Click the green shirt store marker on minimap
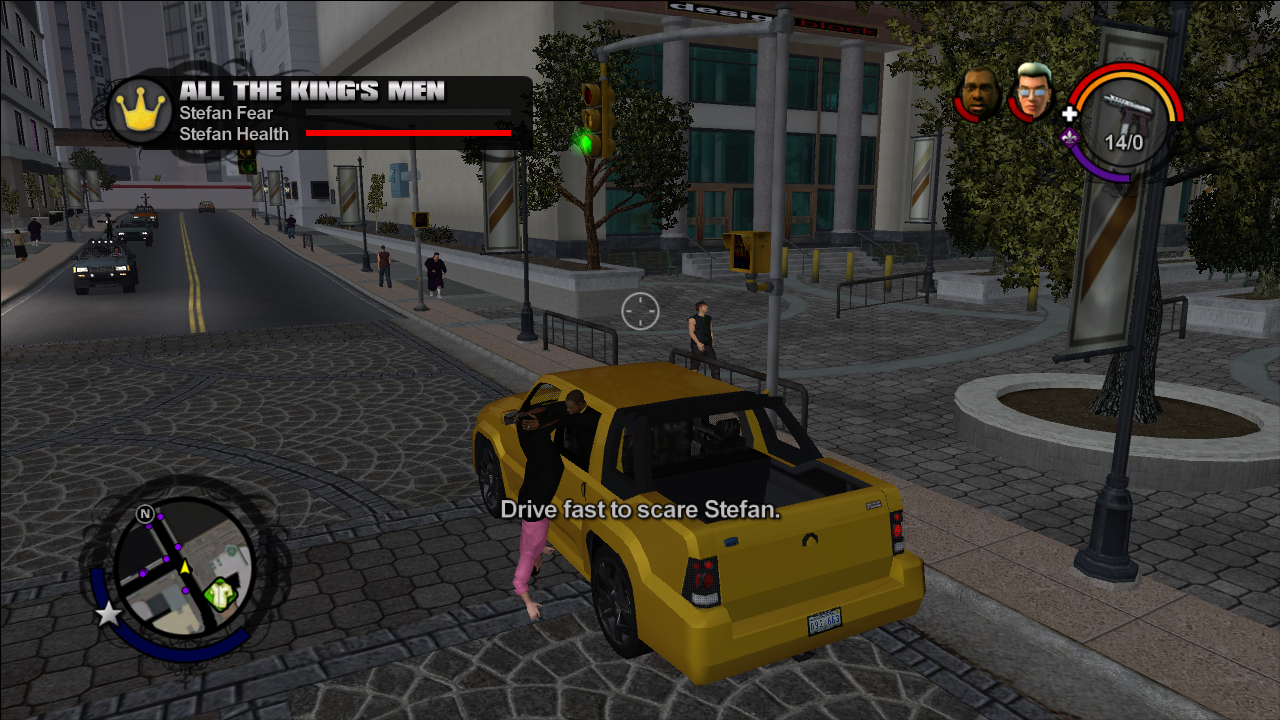 click(219, 595)
